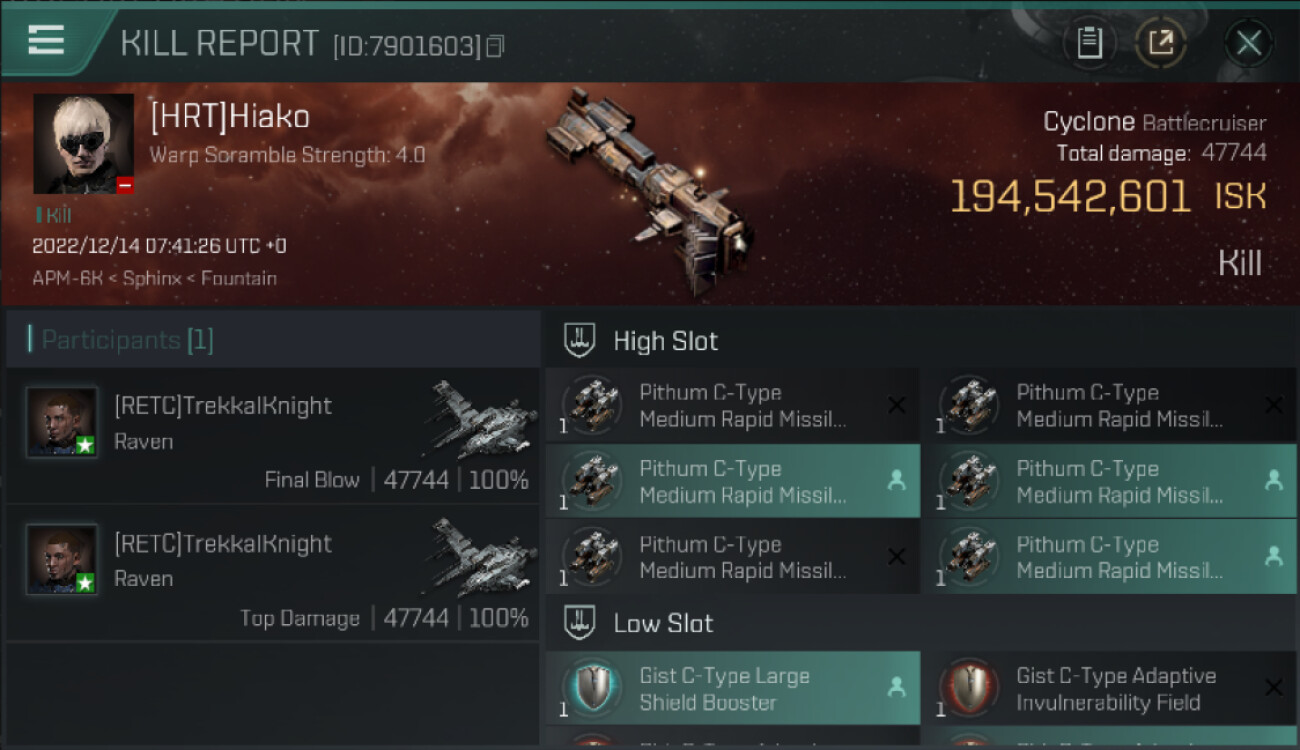Inspect the Cyclone ship image
The image size is (1300, 750).
tap(648, 190)
